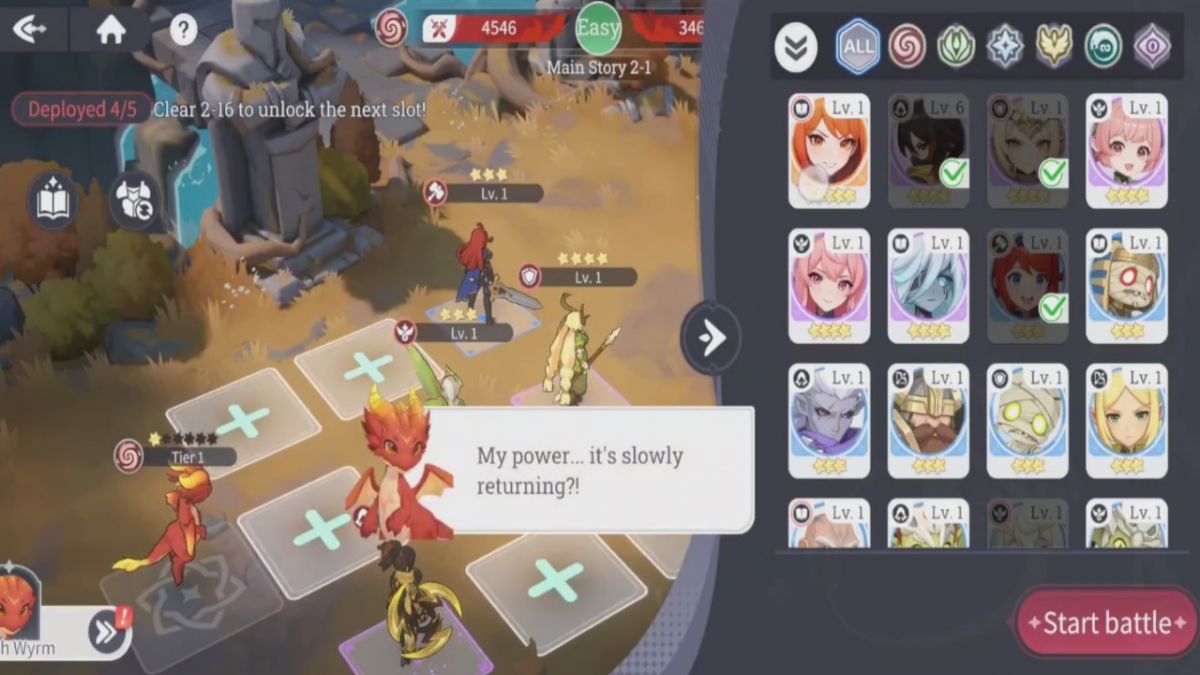Filter heroes by purple diamond faction

[x=1152, y=46]
